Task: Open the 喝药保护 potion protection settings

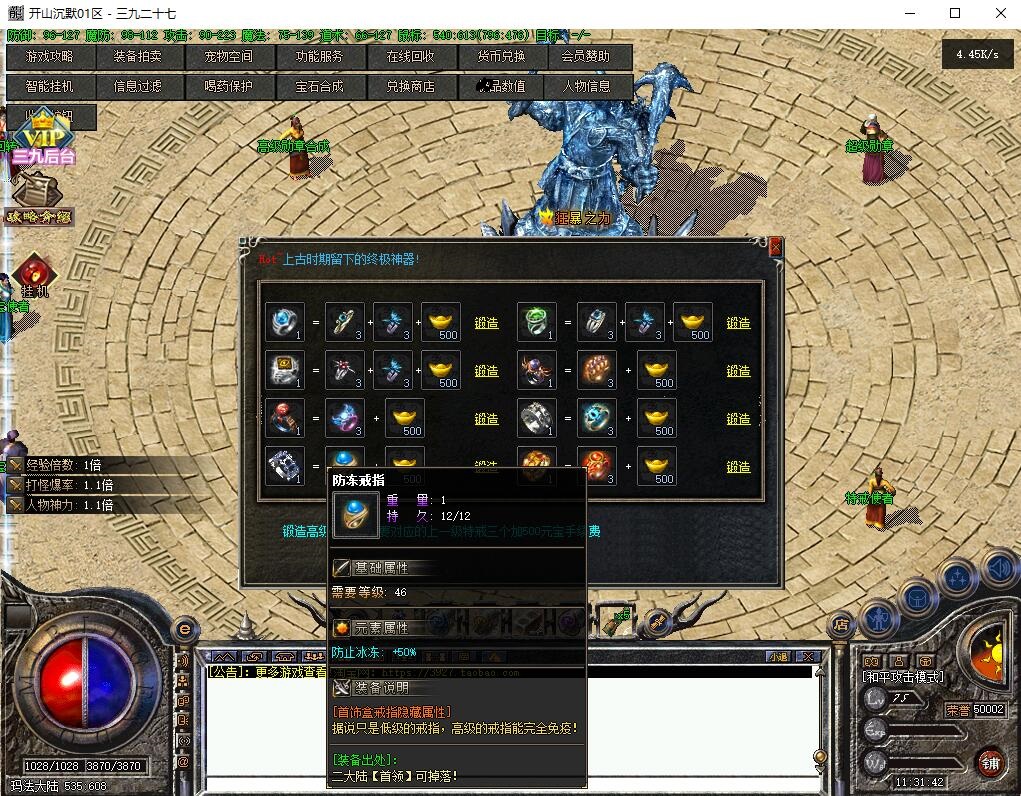Action: click(228, 87)
